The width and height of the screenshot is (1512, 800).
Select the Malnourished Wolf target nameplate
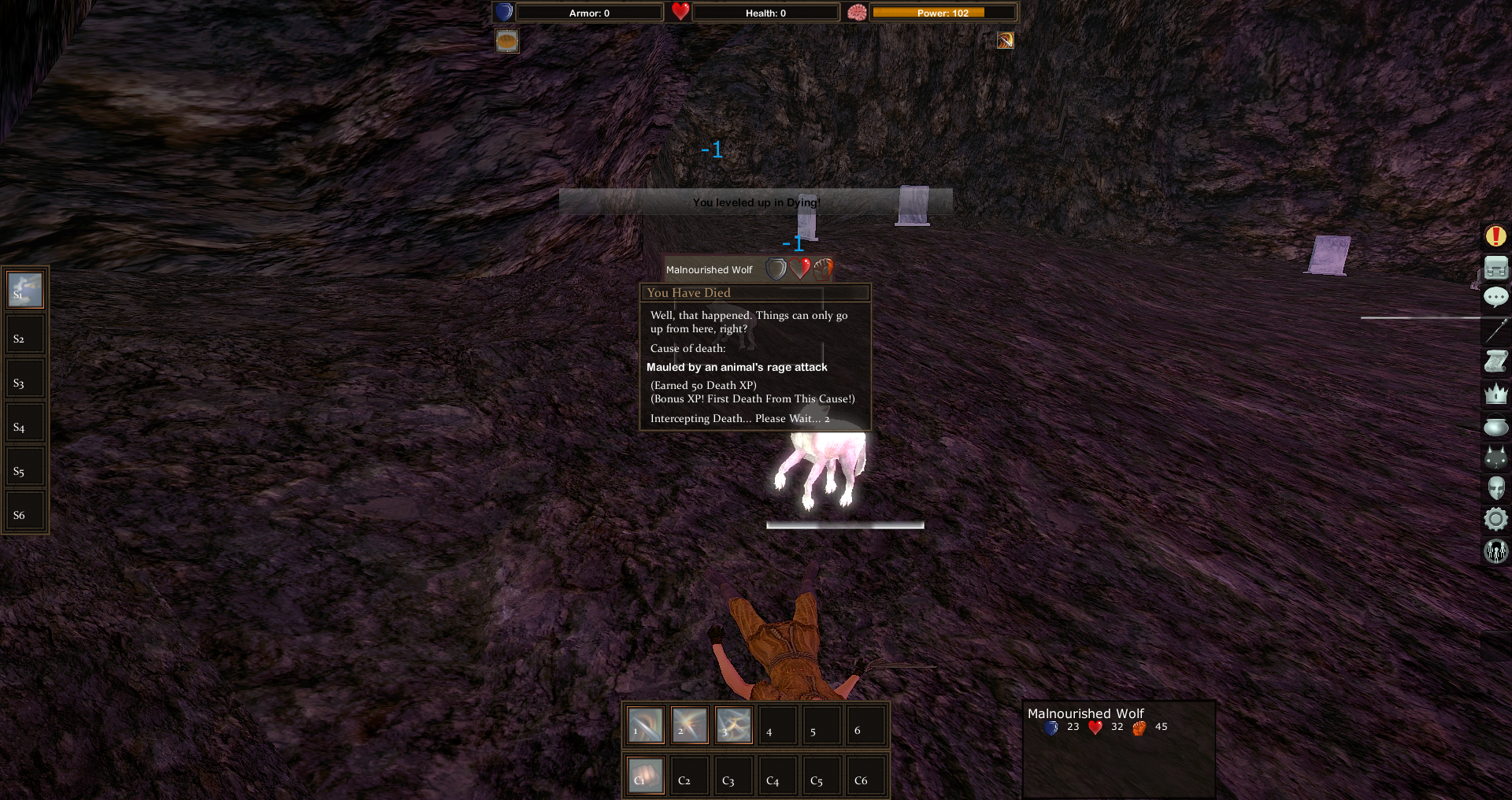point(709,270)
